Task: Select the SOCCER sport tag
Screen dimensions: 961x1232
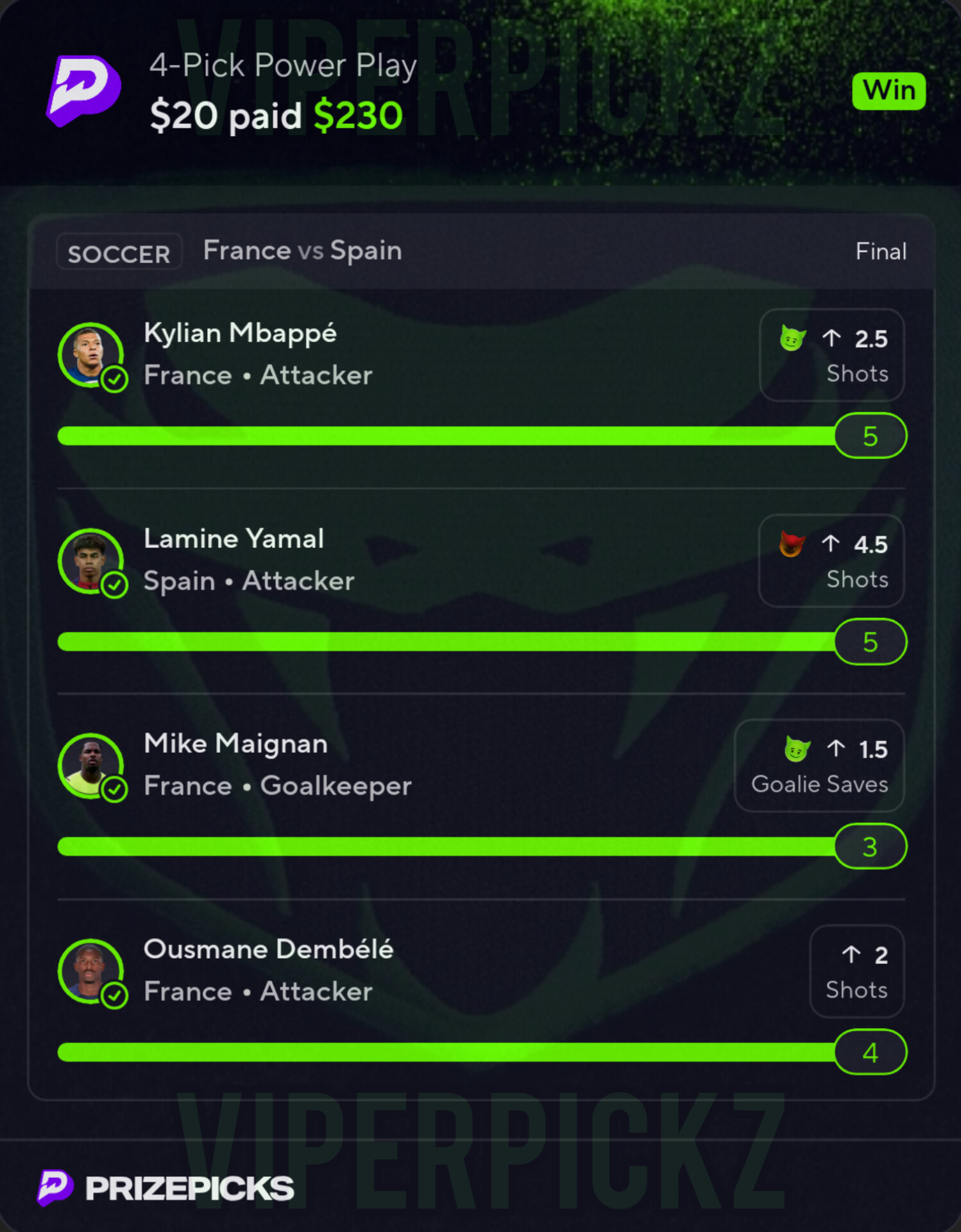Action: point(119,252)
